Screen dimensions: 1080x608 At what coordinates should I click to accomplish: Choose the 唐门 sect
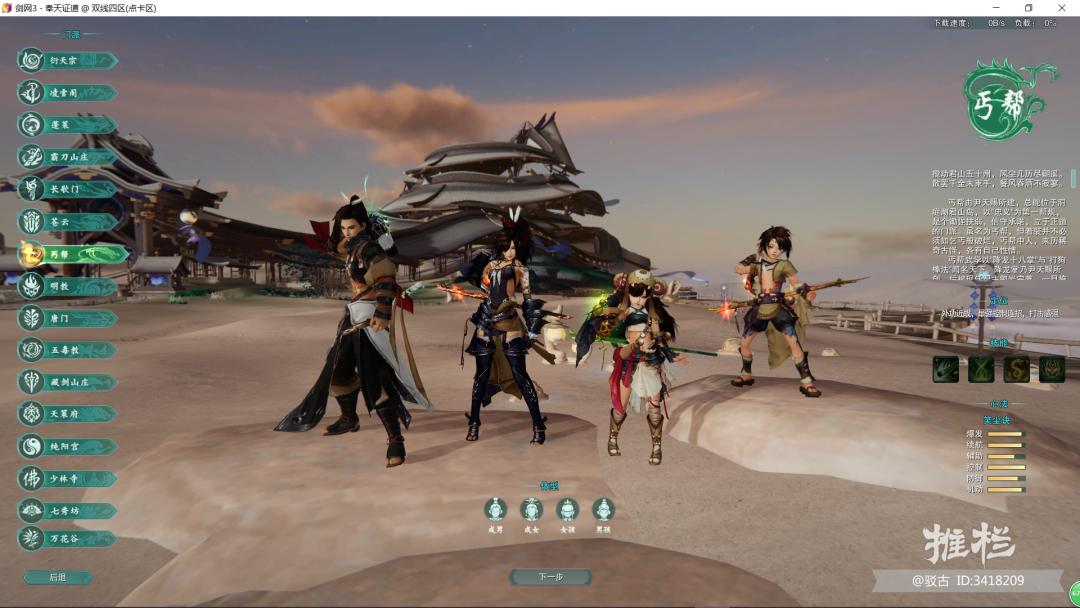click(66, 318)
